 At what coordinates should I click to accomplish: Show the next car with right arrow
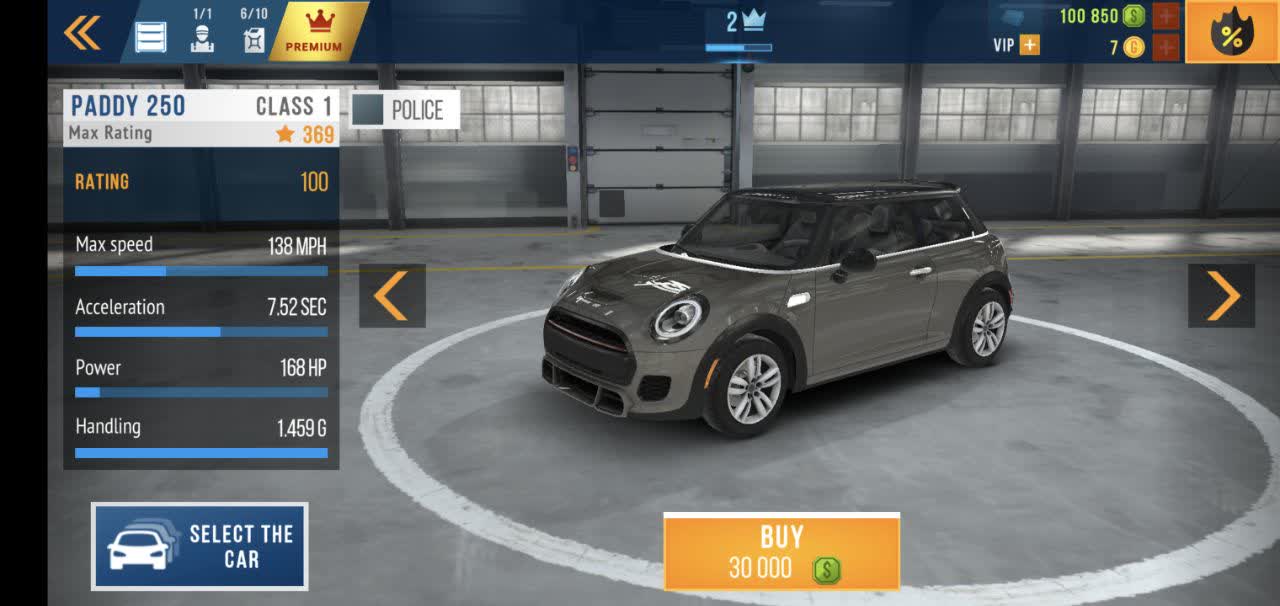(1221, 295)
